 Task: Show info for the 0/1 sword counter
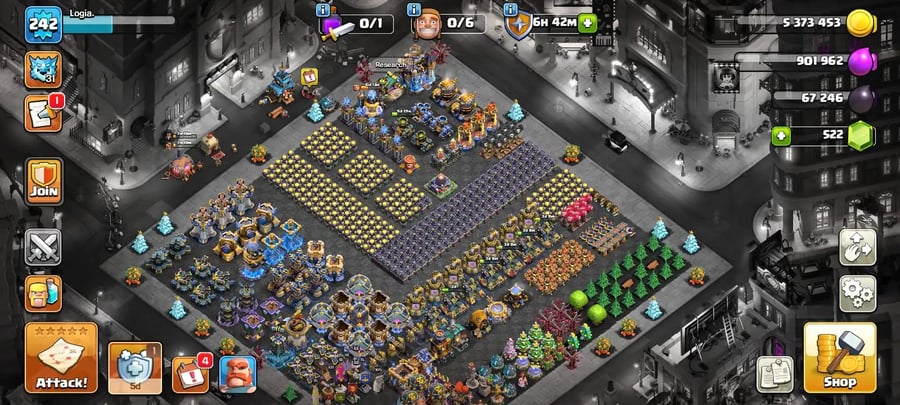(x=323, y=9)
